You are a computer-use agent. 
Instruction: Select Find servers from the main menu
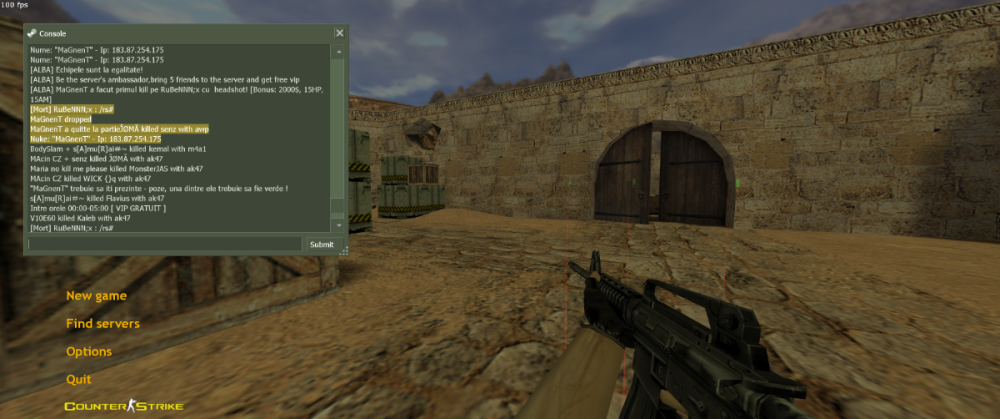(x=103, y=324)
